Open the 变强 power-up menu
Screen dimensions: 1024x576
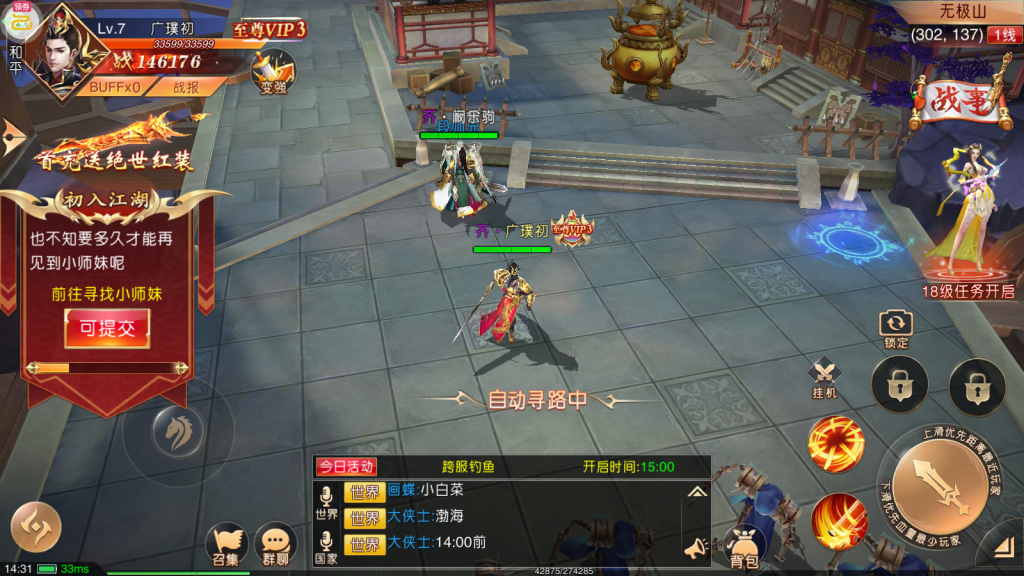273,71
